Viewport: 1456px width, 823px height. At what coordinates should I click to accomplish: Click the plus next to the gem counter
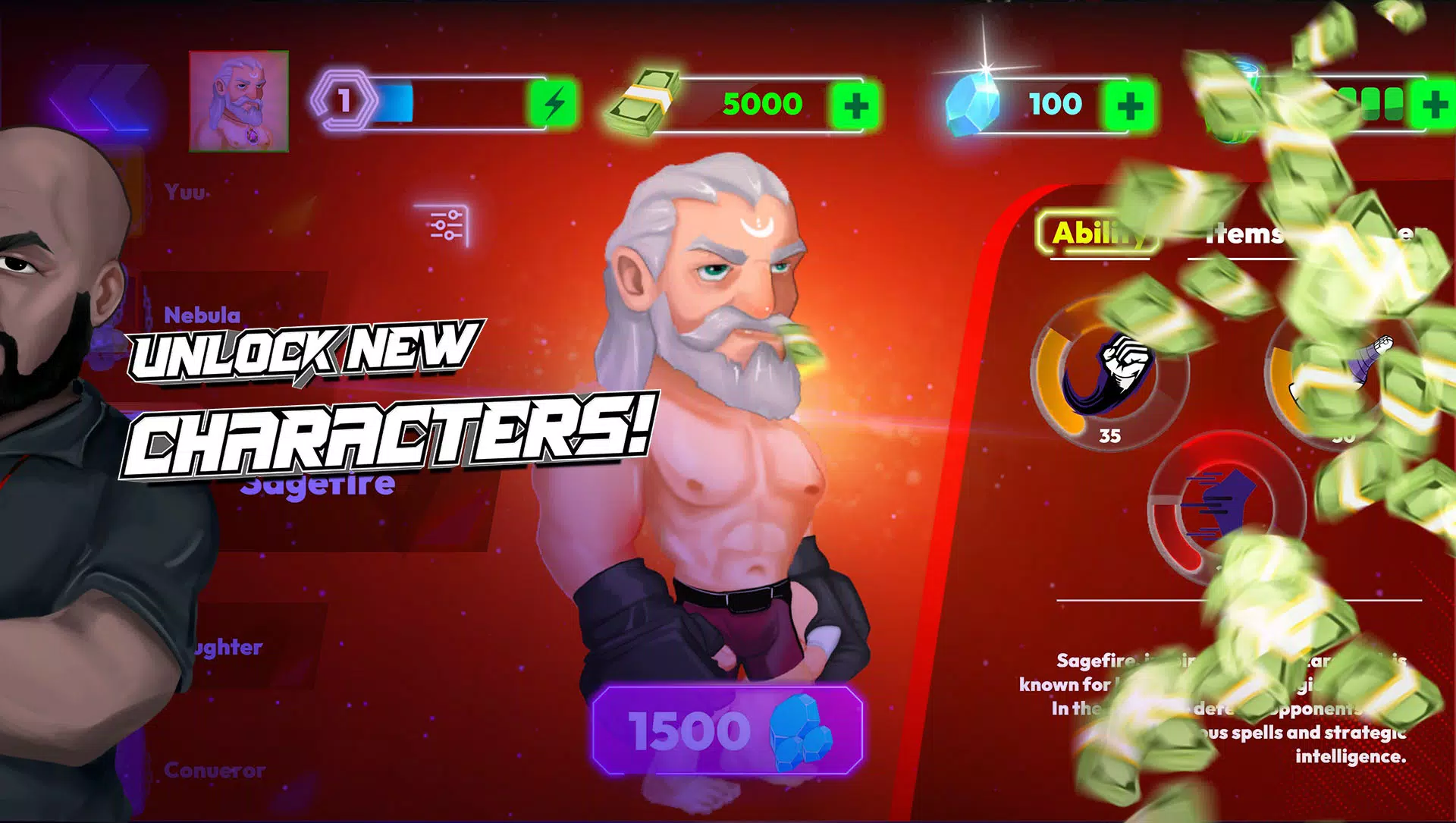pos(1130,104)
